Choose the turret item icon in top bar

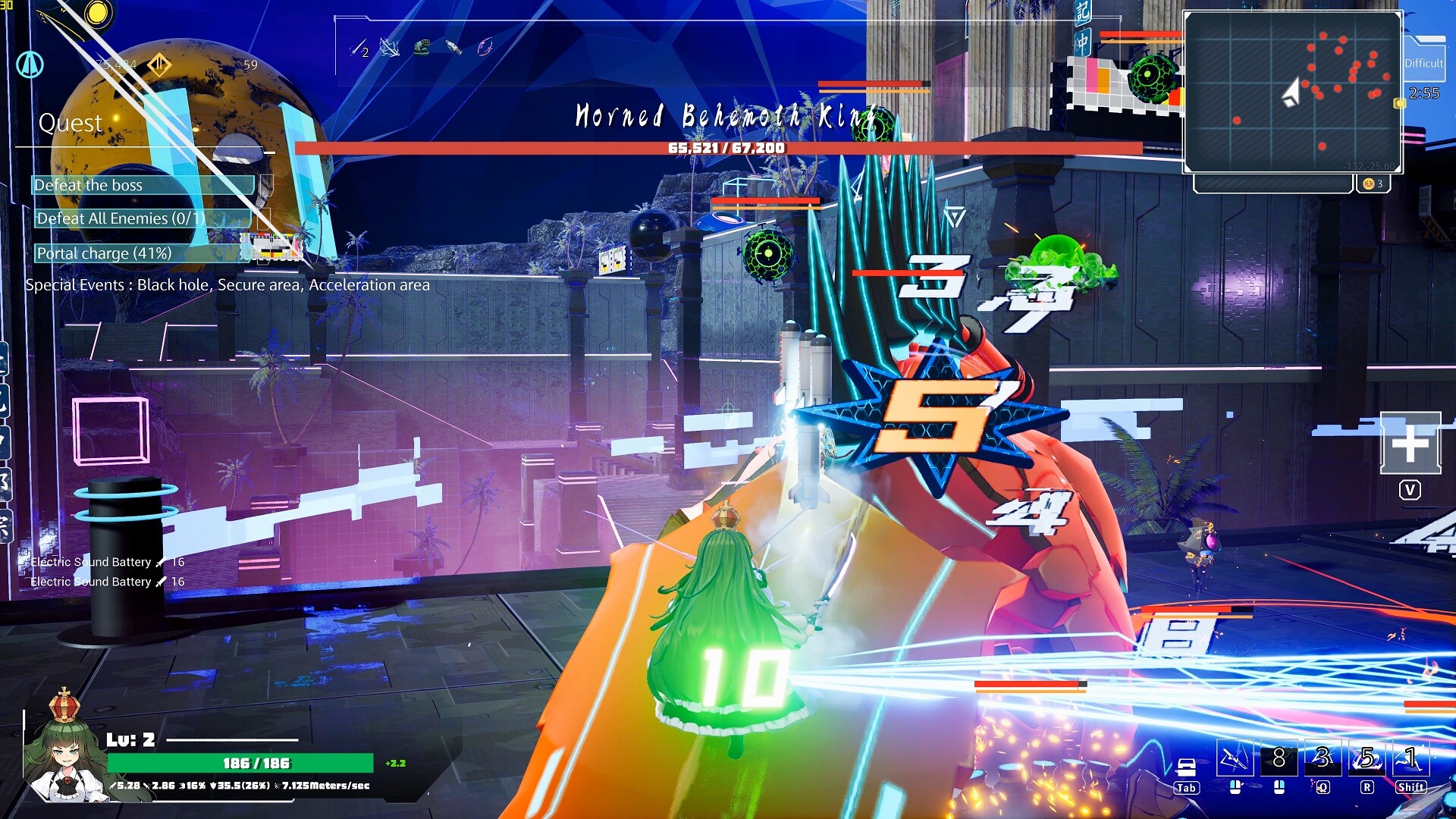422,48
